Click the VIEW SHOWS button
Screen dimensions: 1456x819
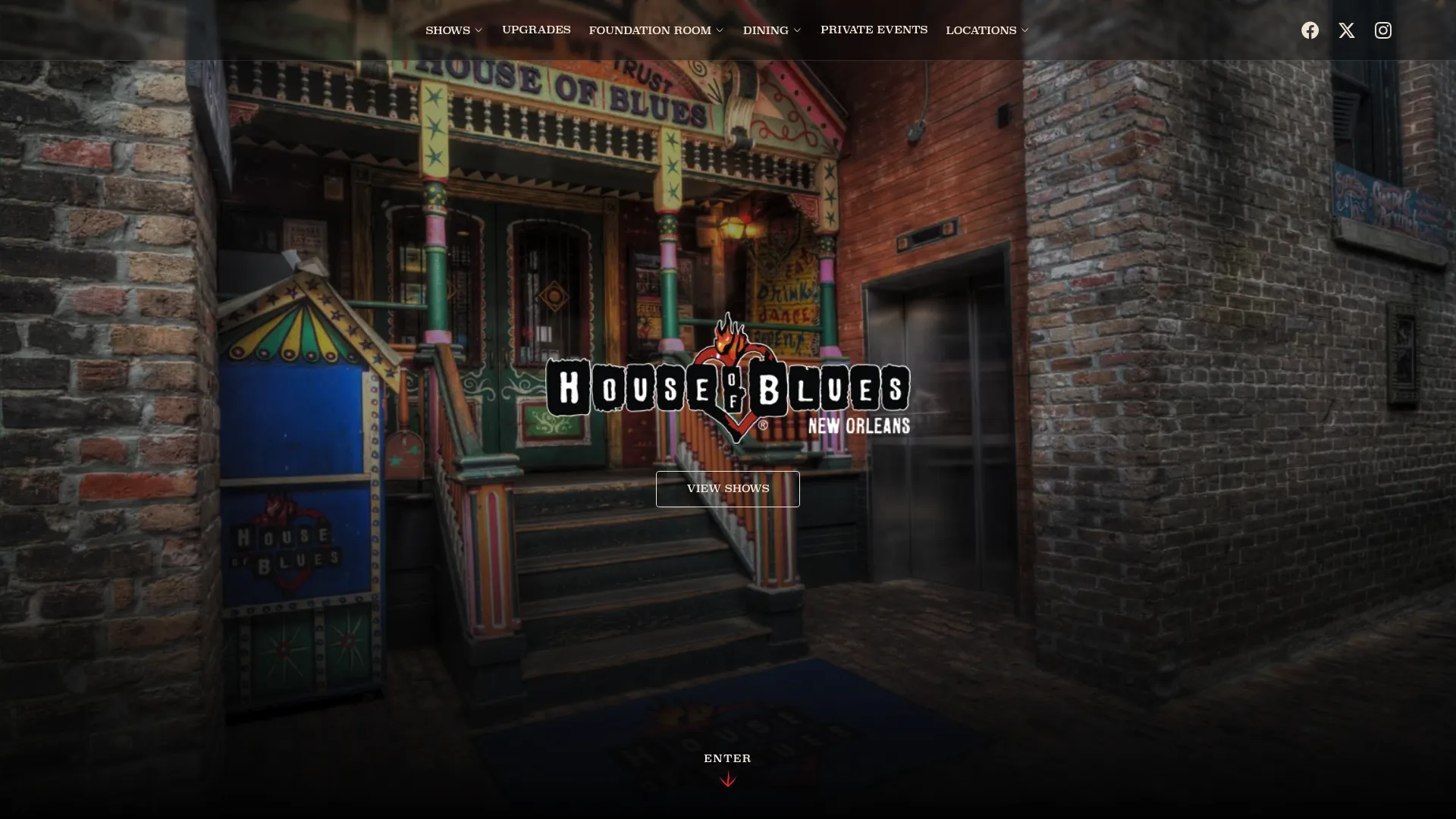click(x=727, y=488)
